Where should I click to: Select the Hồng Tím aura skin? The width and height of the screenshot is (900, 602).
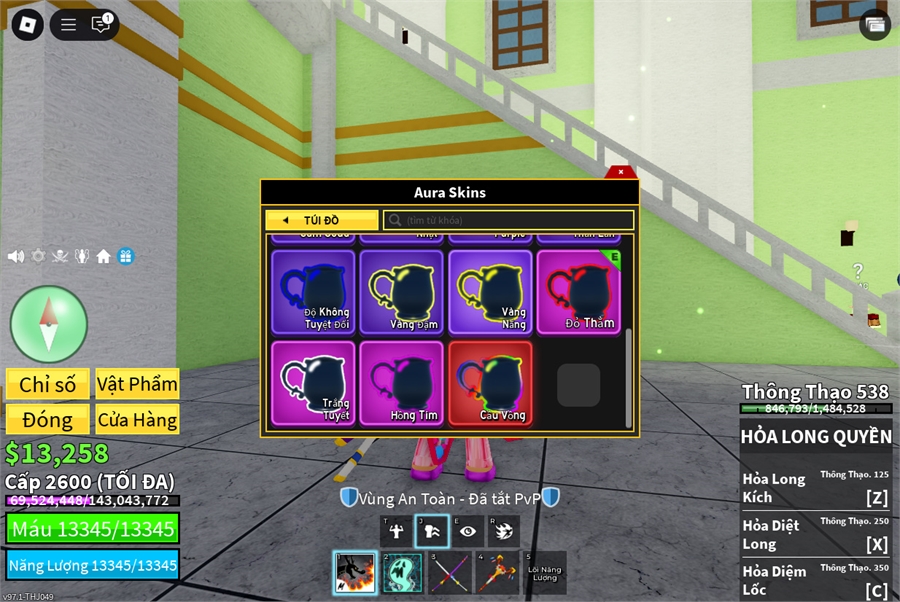[x=401, y=383]
